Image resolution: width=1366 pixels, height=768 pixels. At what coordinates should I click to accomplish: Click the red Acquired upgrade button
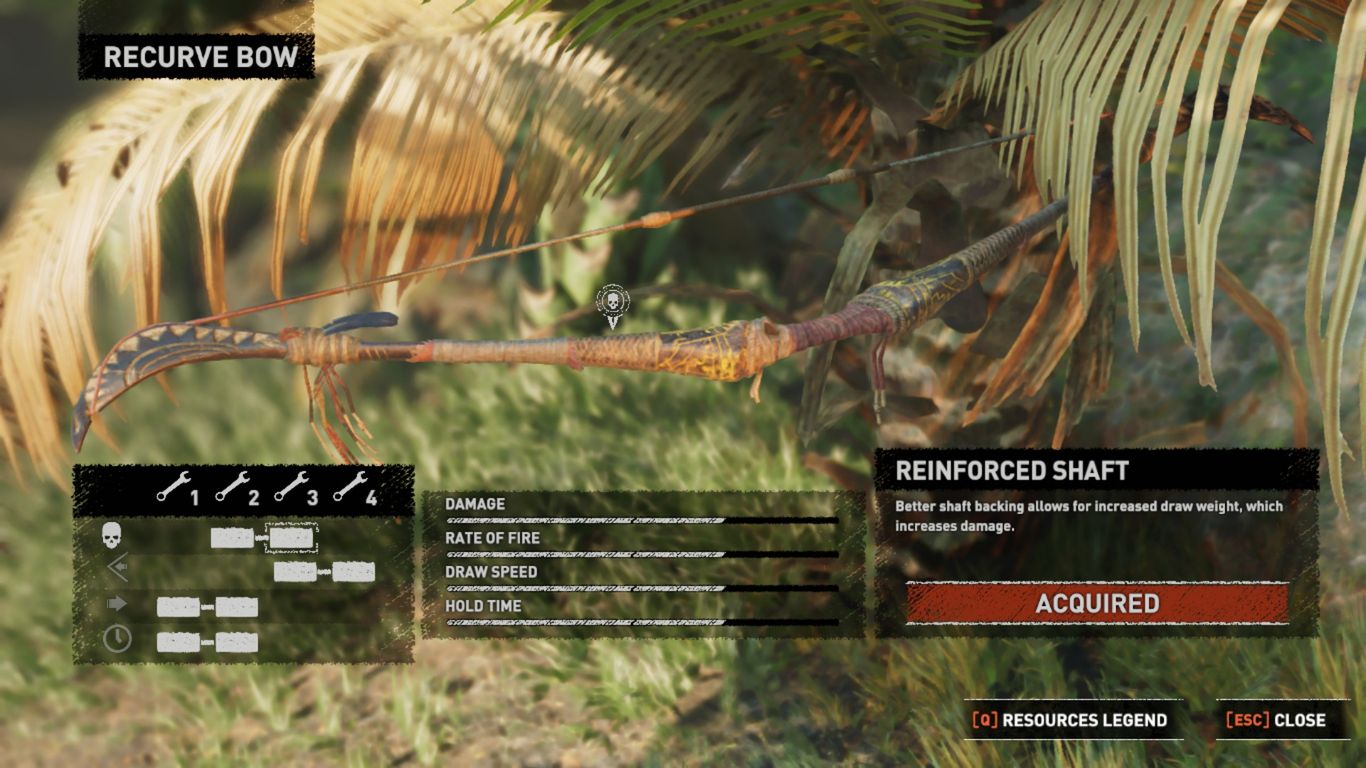tap(1097, 603)
